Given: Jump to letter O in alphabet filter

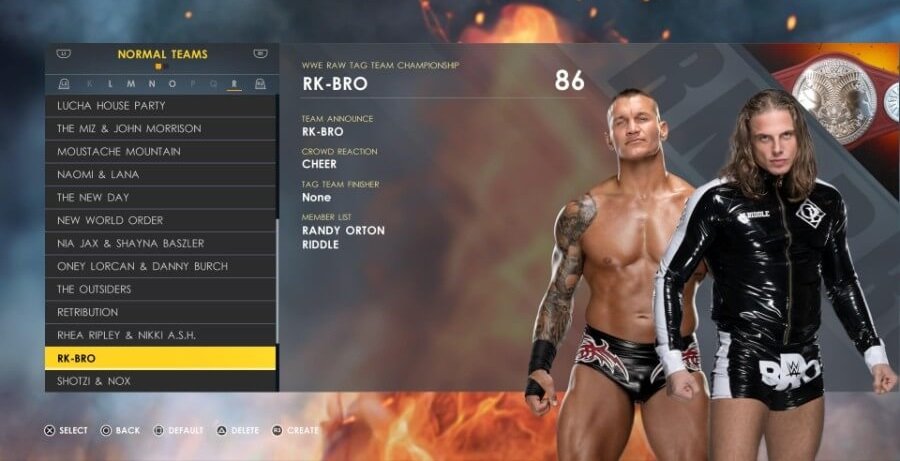Looking at the screenshot, I should (172, 84).
